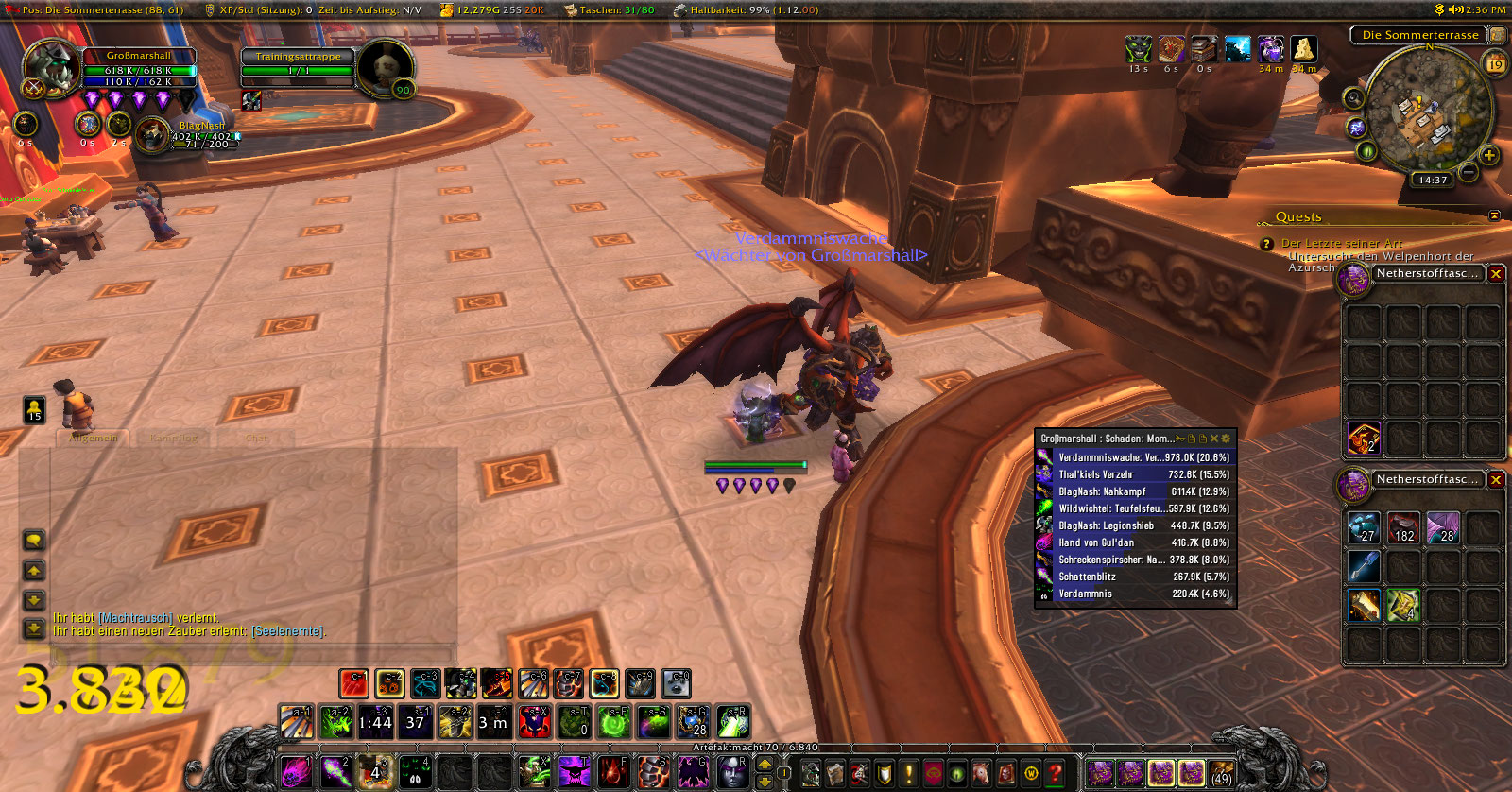1512x792 pixels.
Task: Open the backpack bag showing 49 slots
Action: coord(1222,774)
